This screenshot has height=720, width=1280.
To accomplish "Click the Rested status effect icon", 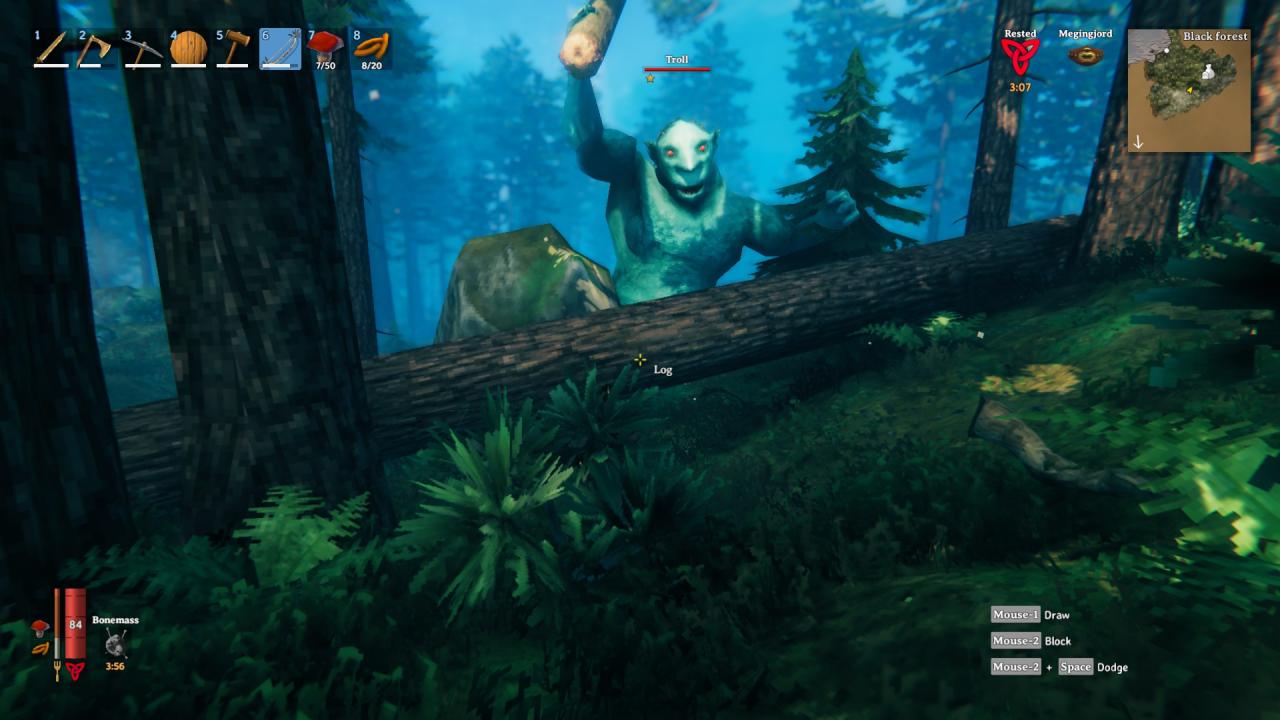I will (x=1020, y=57).
